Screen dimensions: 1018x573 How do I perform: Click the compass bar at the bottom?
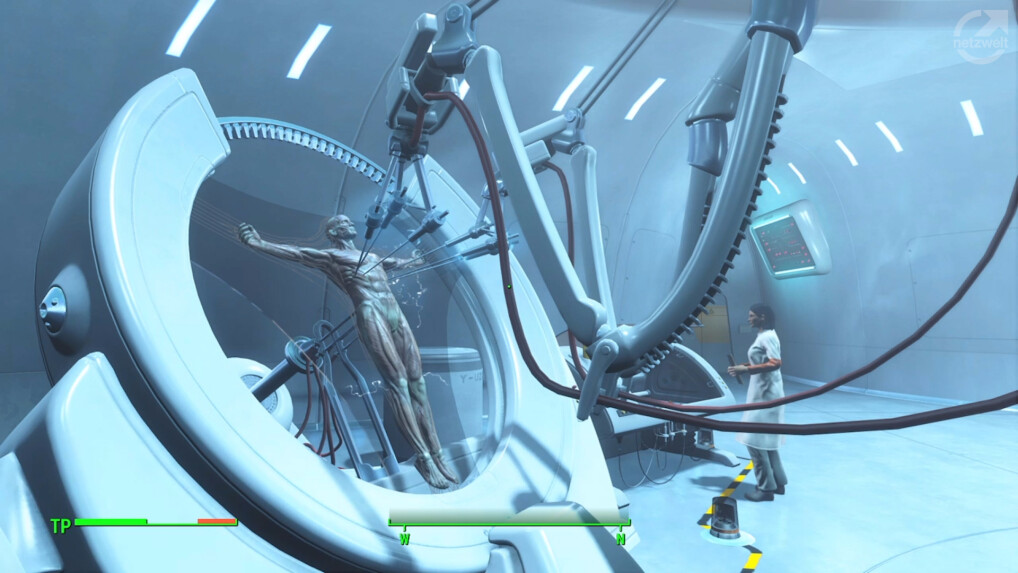(x=509, y=517)
